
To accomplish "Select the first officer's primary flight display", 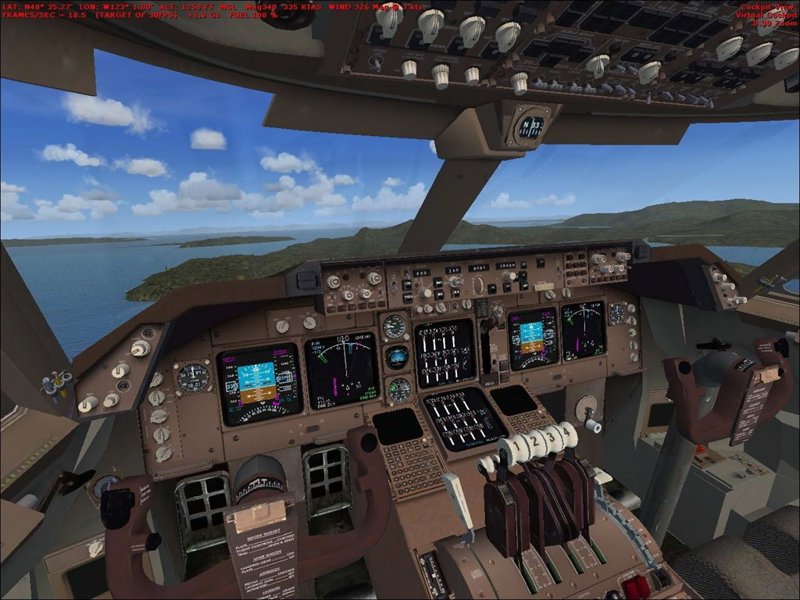I will (532, 339).
